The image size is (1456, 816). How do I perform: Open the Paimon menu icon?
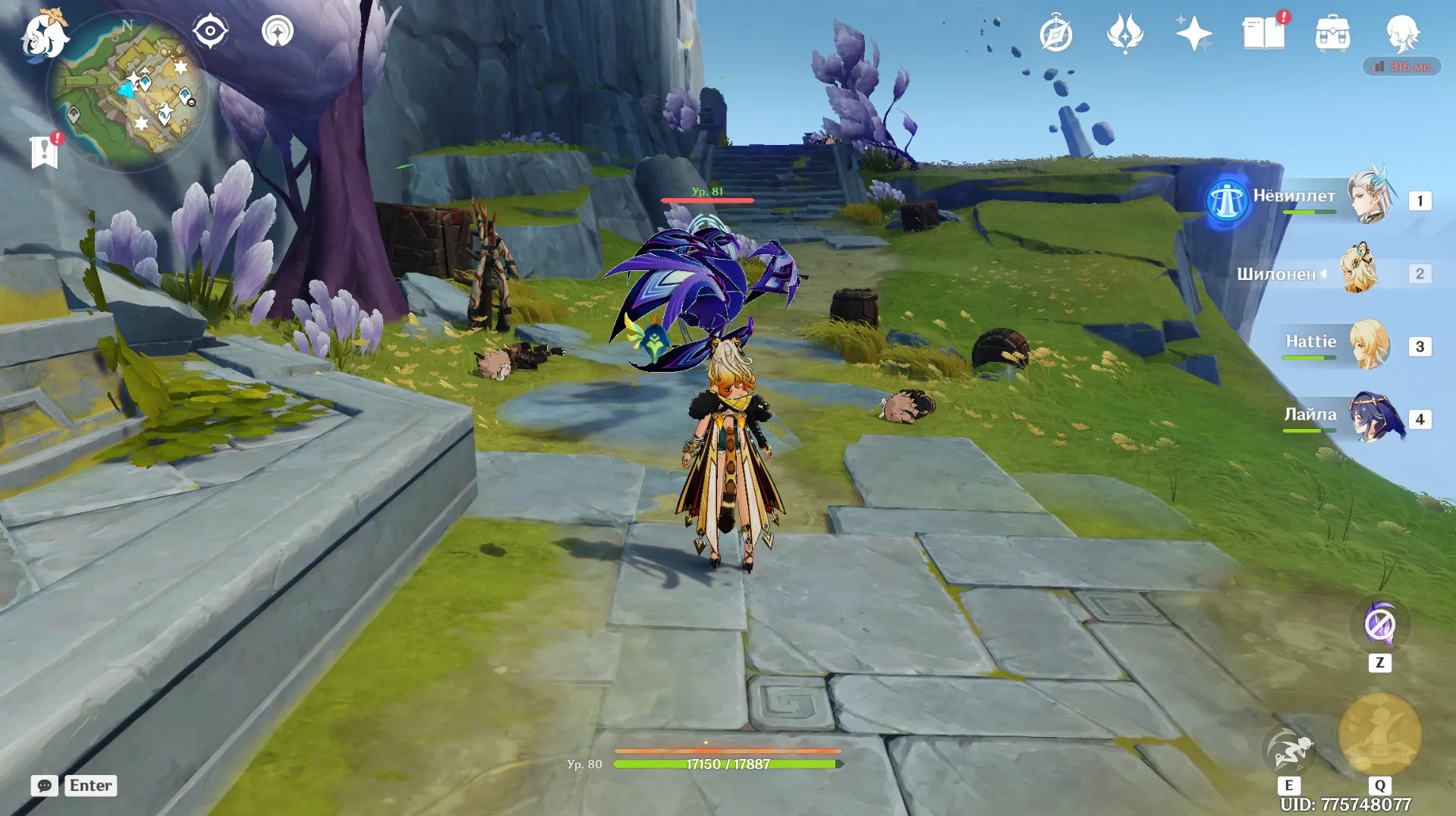pyautogui.click(x=44, y=36)
